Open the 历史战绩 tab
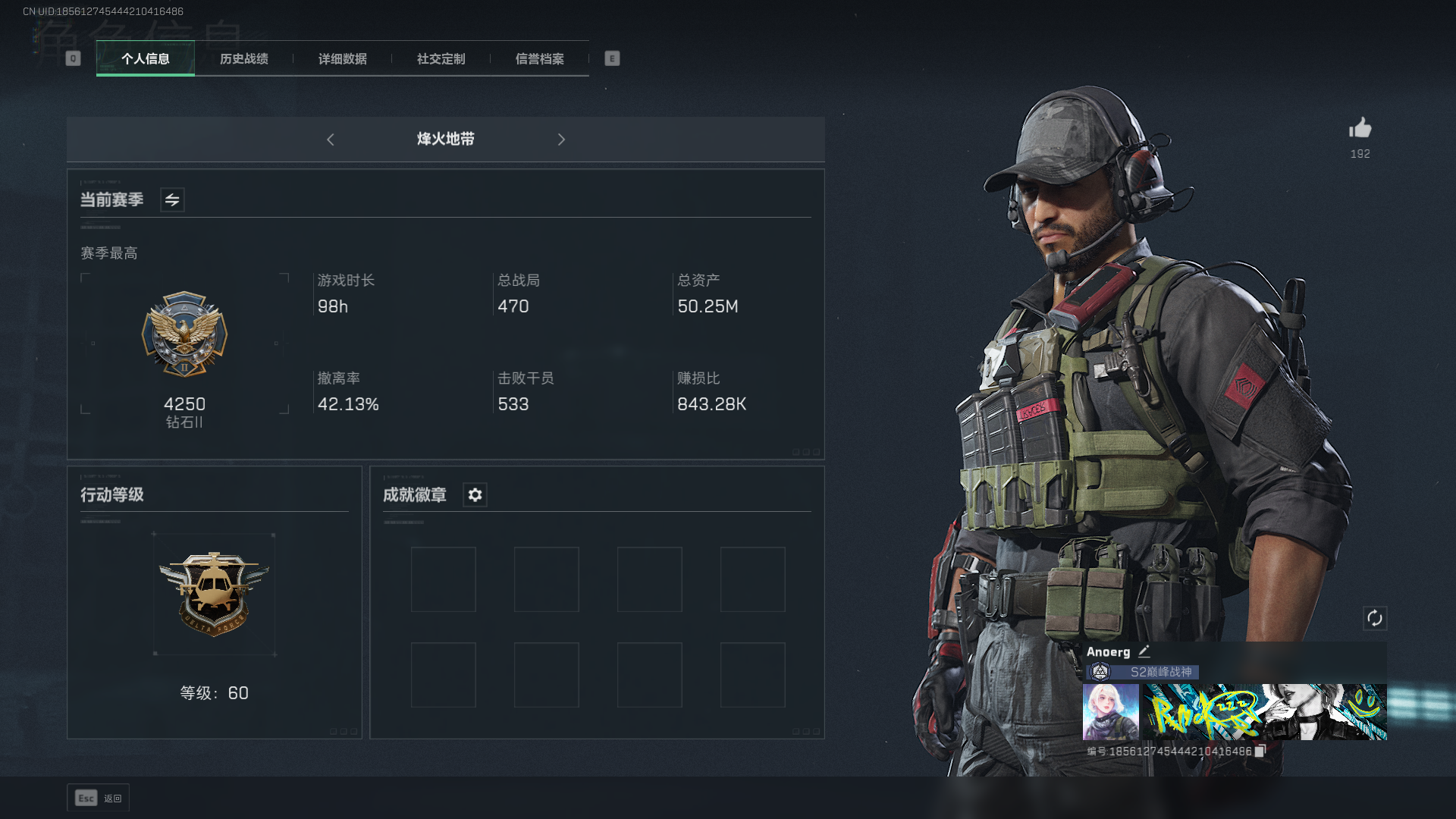Screen dimensions: 1456x819 (x=244, y=59)
